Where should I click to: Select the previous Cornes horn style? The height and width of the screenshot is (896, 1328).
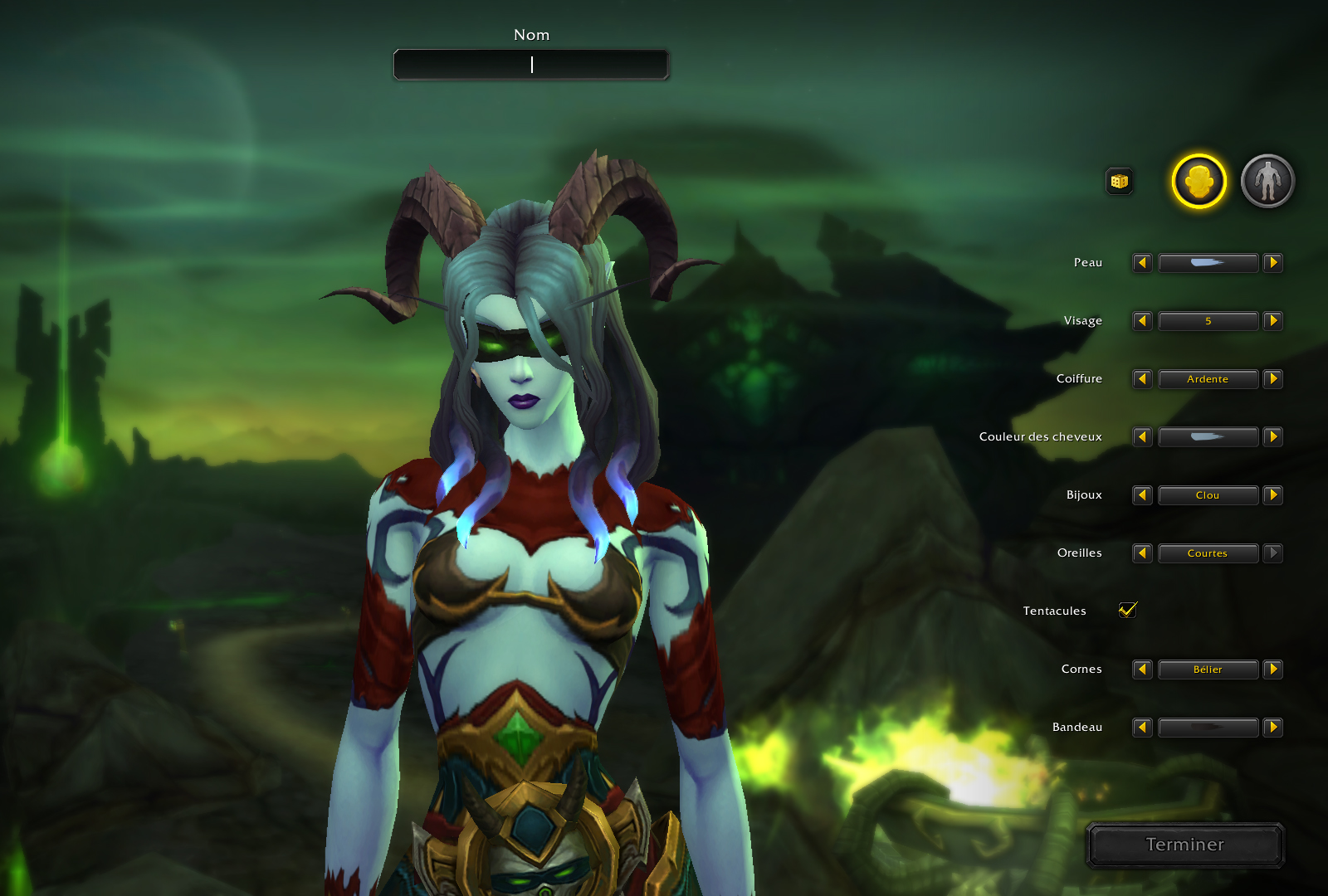(x=1142, y=670)
